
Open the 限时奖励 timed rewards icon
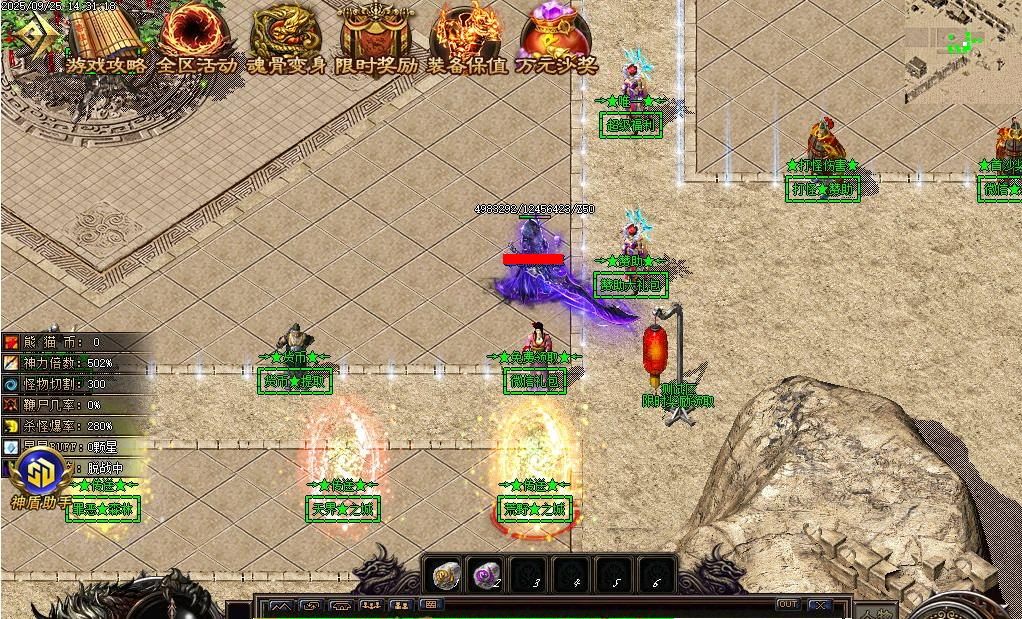[376, 40]
